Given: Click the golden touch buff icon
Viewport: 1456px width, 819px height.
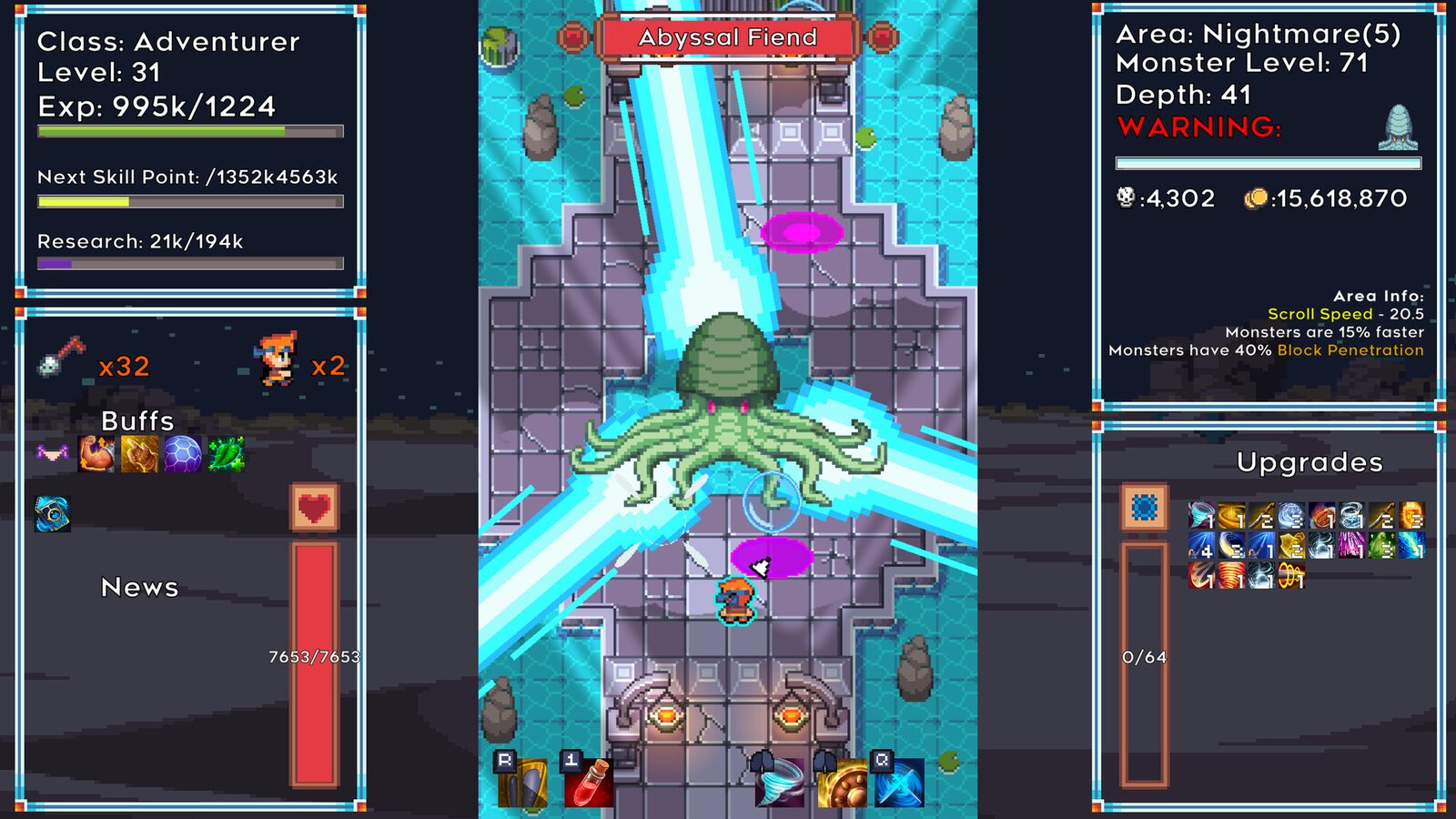Looking at the screenshot, I should point(137,452).
